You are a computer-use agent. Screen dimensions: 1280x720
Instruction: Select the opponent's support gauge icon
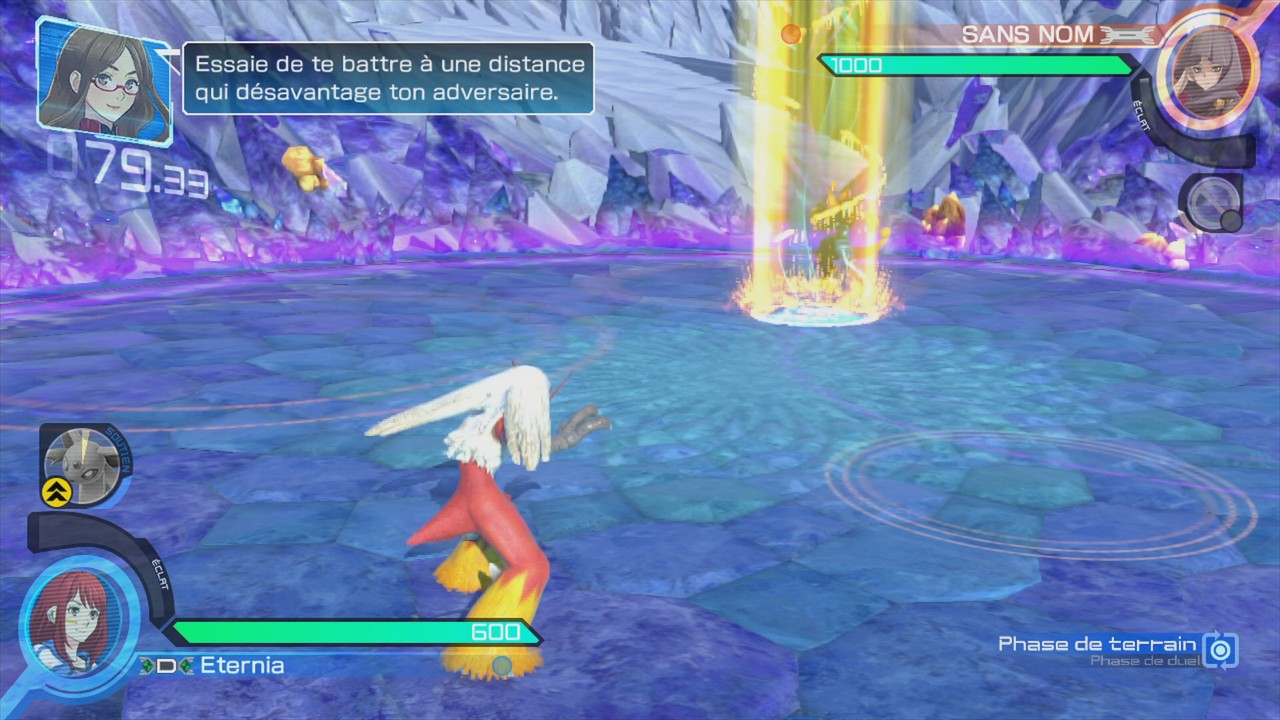click(1210, 203)
